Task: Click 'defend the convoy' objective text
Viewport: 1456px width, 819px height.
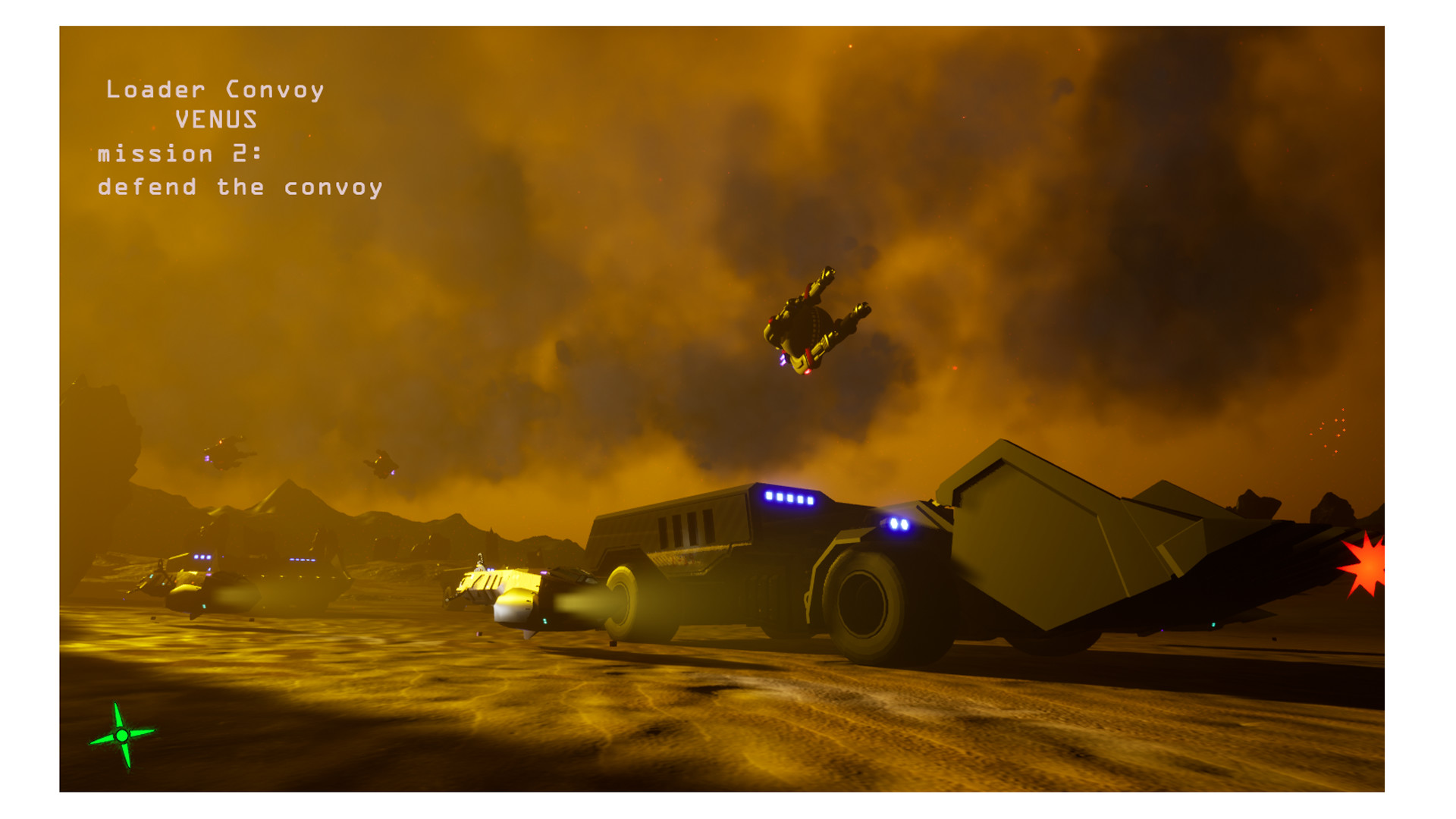Action: (239, 186)
